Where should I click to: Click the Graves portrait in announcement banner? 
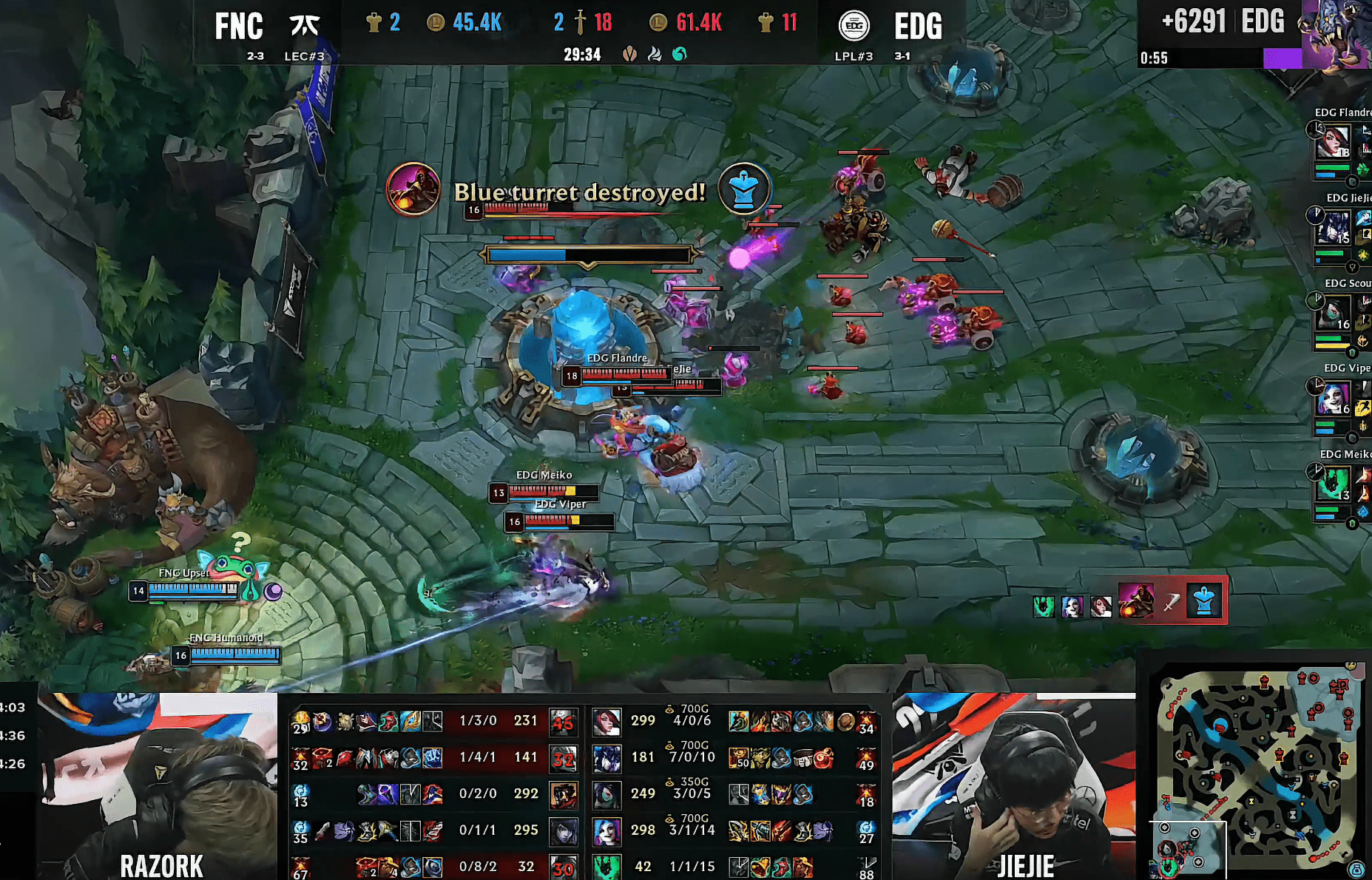pos(413,189)
